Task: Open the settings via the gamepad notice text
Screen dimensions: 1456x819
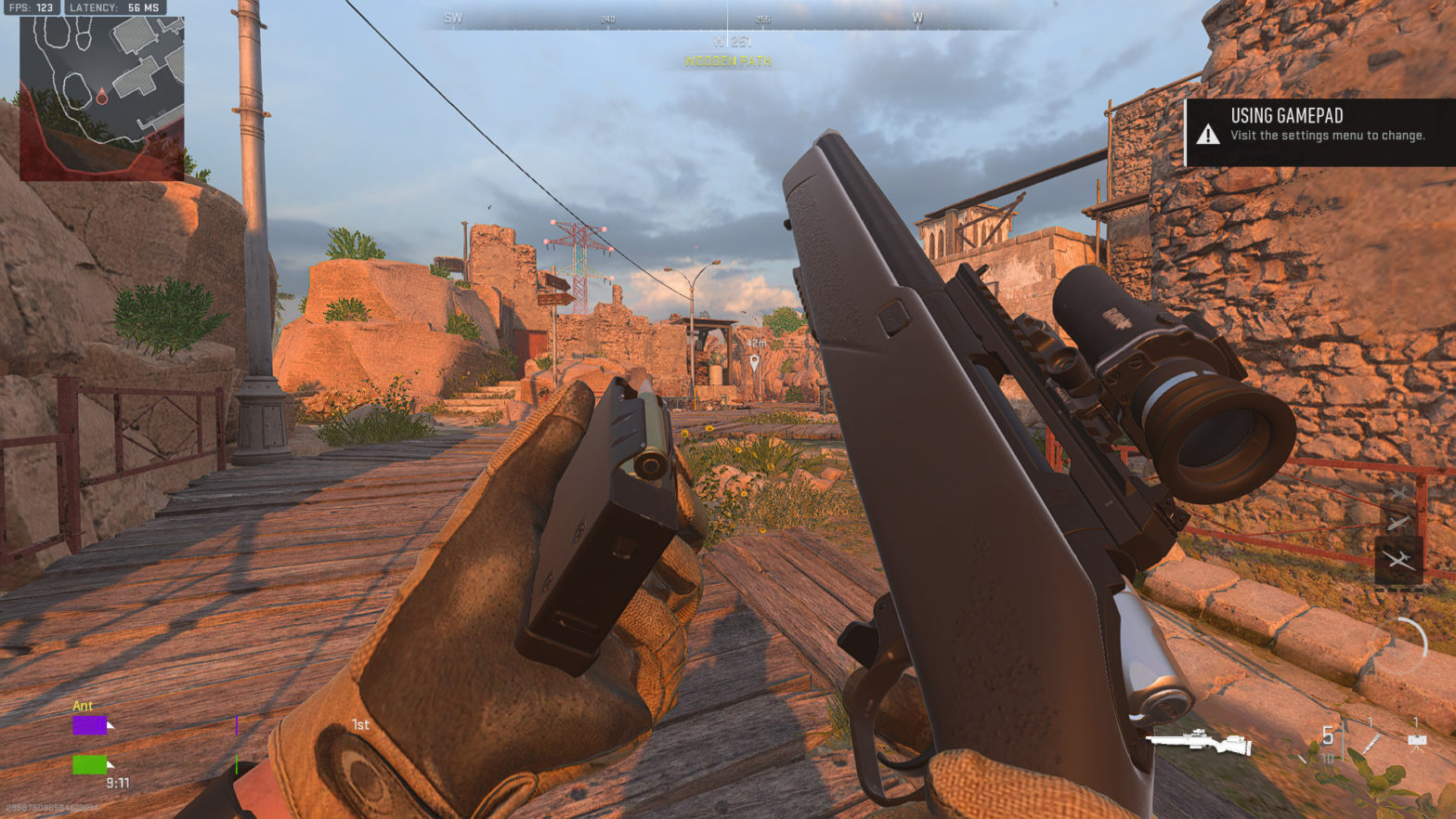Action: [1328, 135]
